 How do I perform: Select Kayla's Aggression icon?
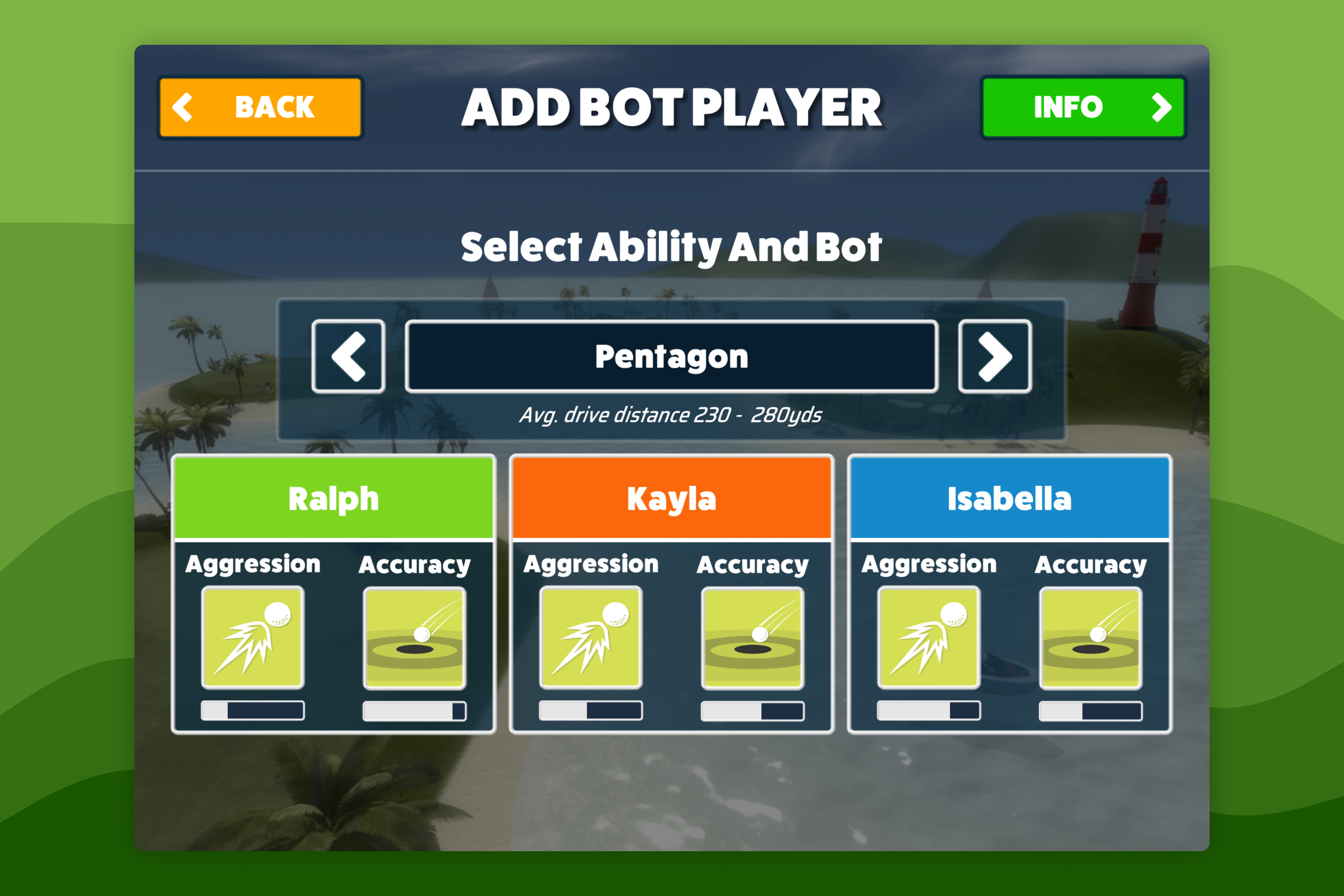pos(590,637)
